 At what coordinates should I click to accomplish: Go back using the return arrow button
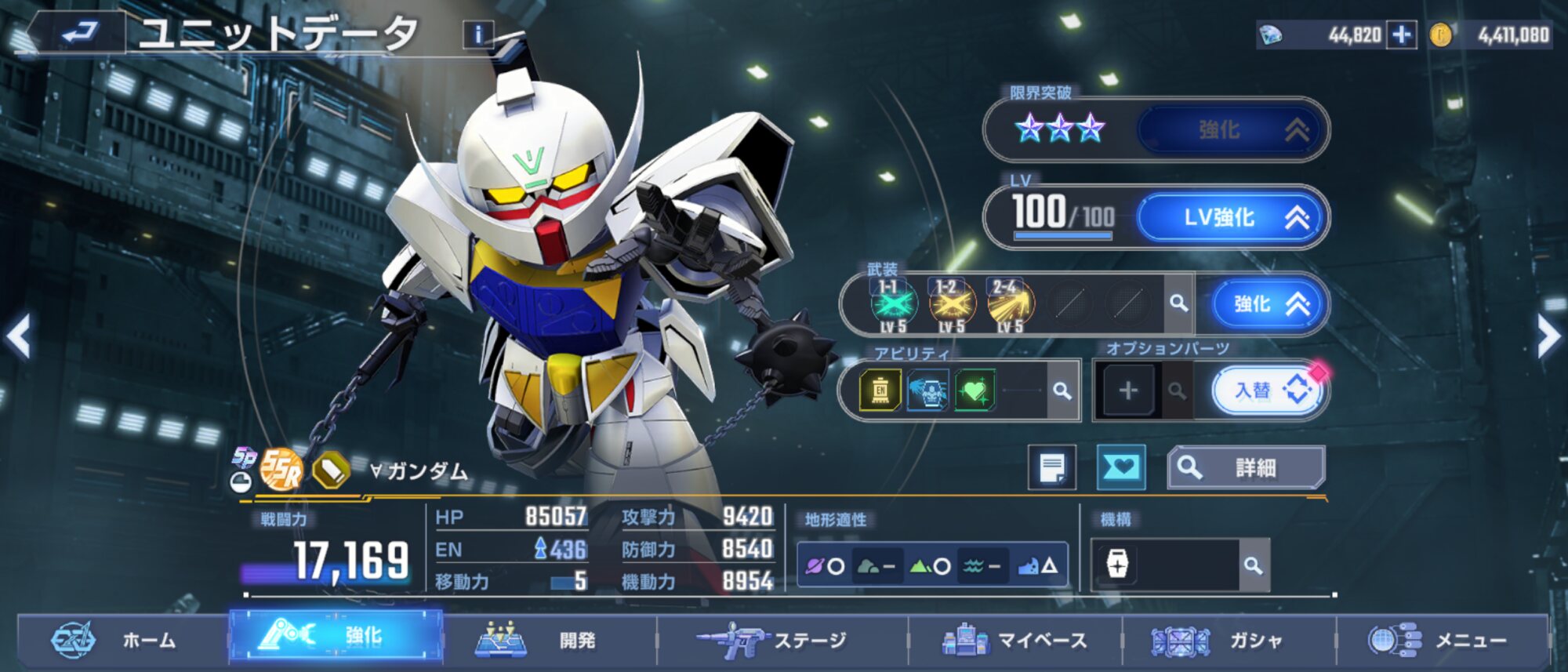pos(77,32)
